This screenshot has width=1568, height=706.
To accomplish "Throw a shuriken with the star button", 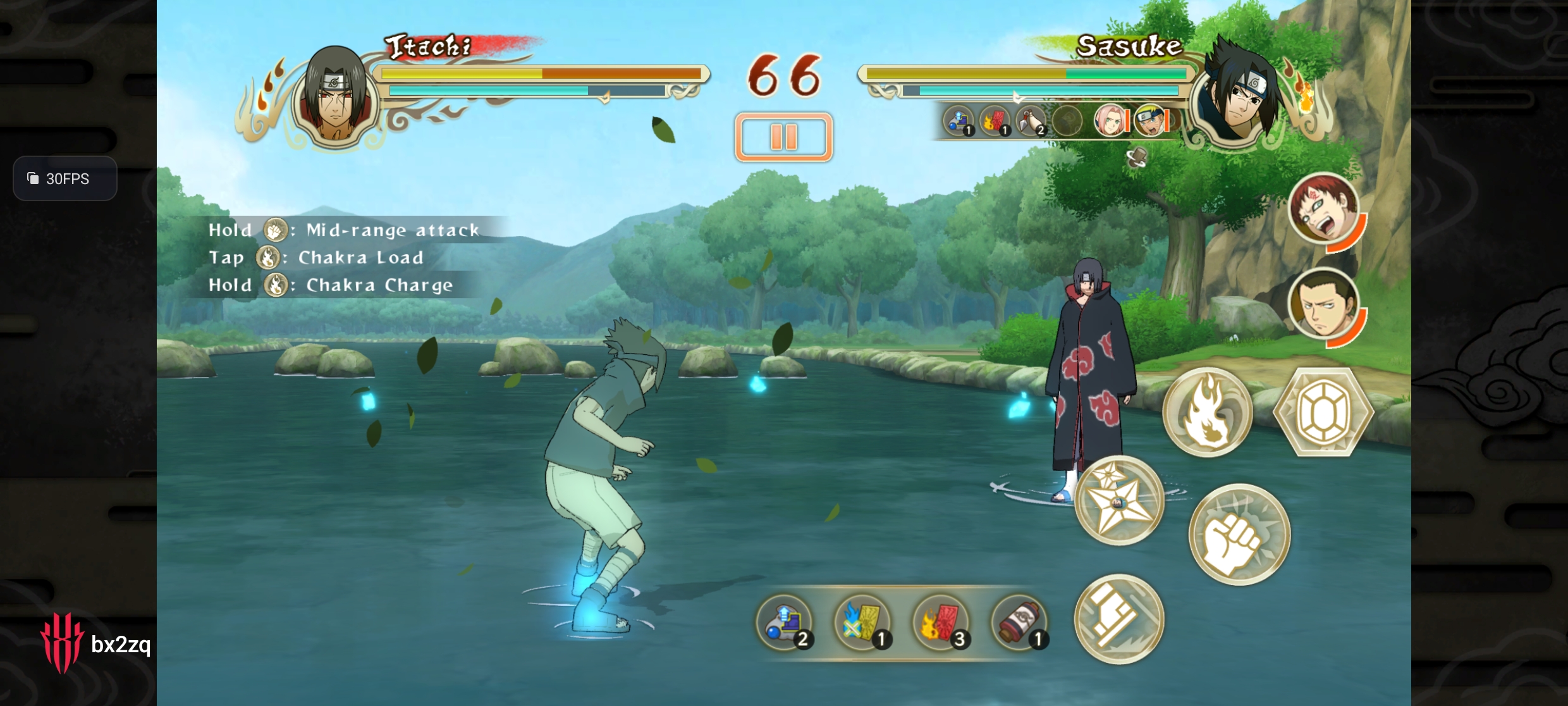I will tap(1119, 500).
